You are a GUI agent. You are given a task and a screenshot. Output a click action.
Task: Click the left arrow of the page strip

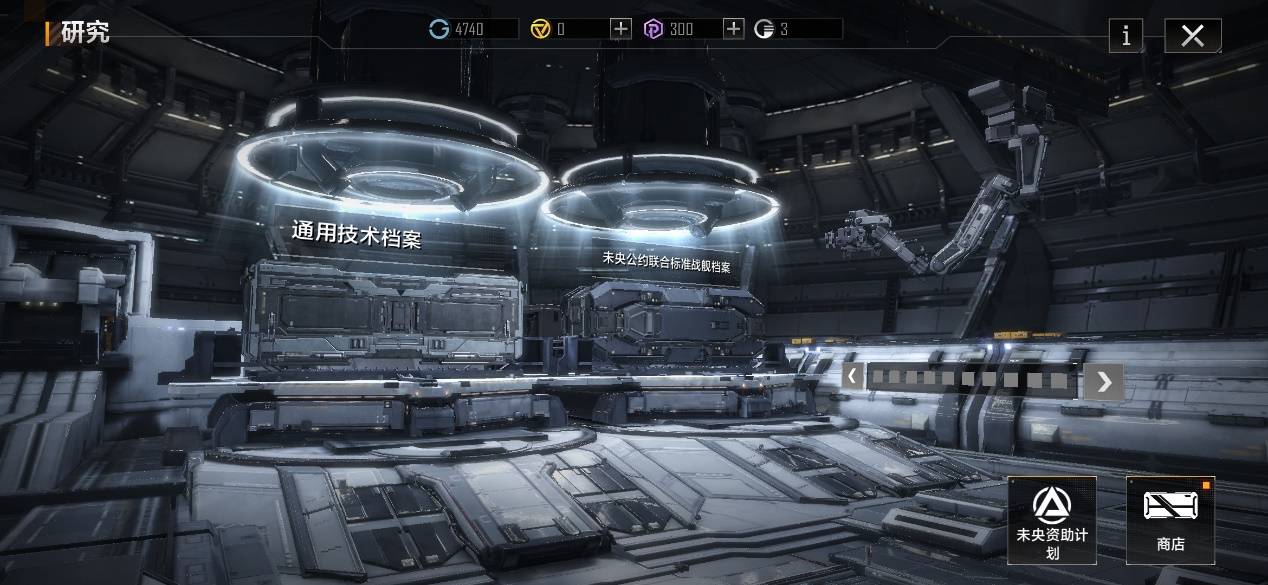click(x=851, y=377)
